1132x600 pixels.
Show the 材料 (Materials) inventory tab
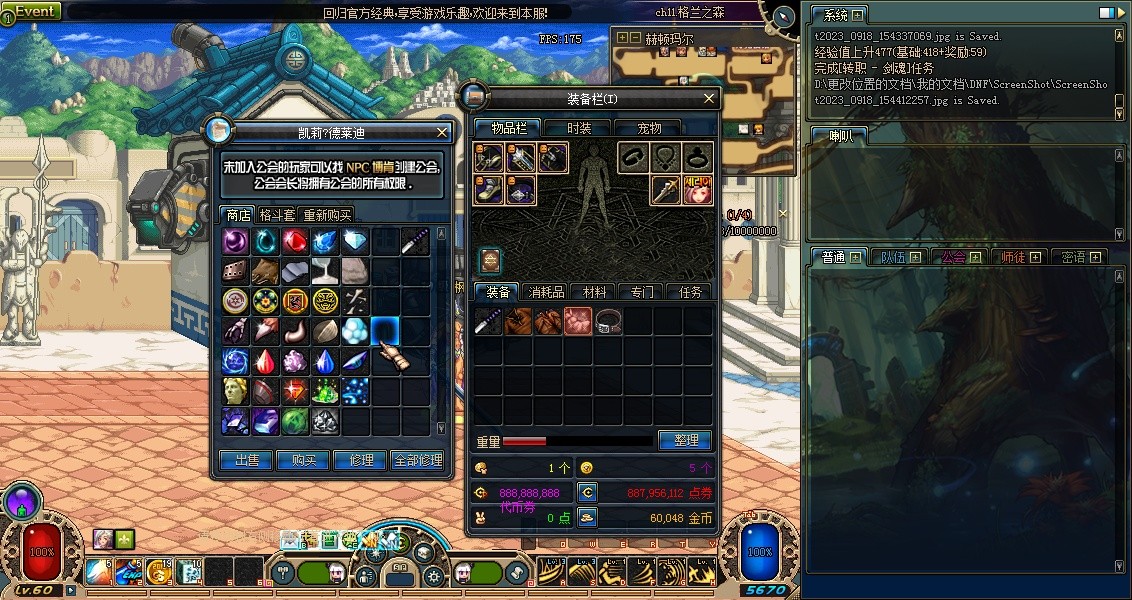[x=594, y=292]
